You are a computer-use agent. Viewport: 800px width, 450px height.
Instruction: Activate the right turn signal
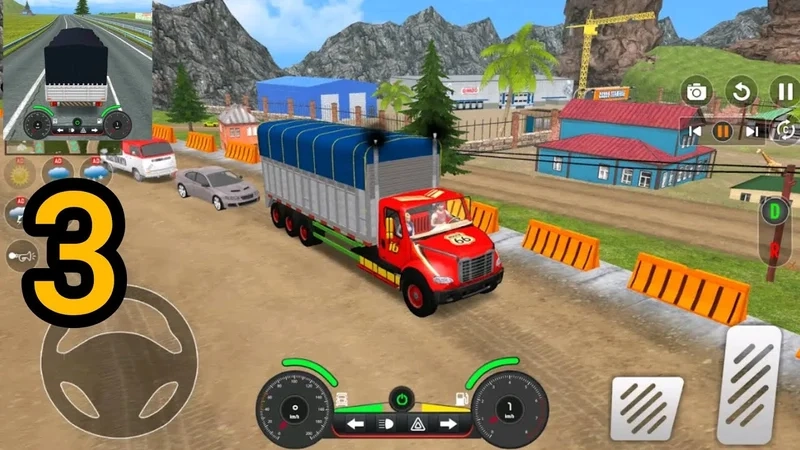pos(447,423)
